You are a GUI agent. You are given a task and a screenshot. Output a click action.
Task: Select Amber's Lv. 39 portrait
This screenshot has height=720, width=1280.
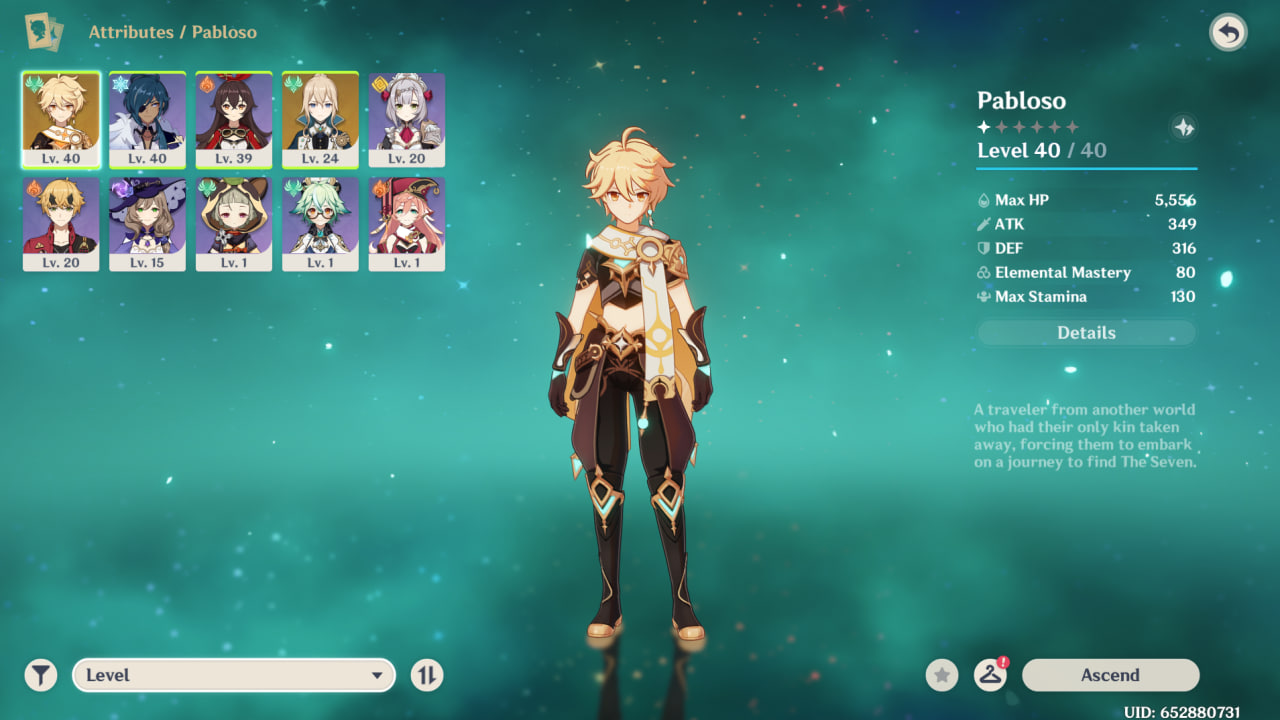234,119
